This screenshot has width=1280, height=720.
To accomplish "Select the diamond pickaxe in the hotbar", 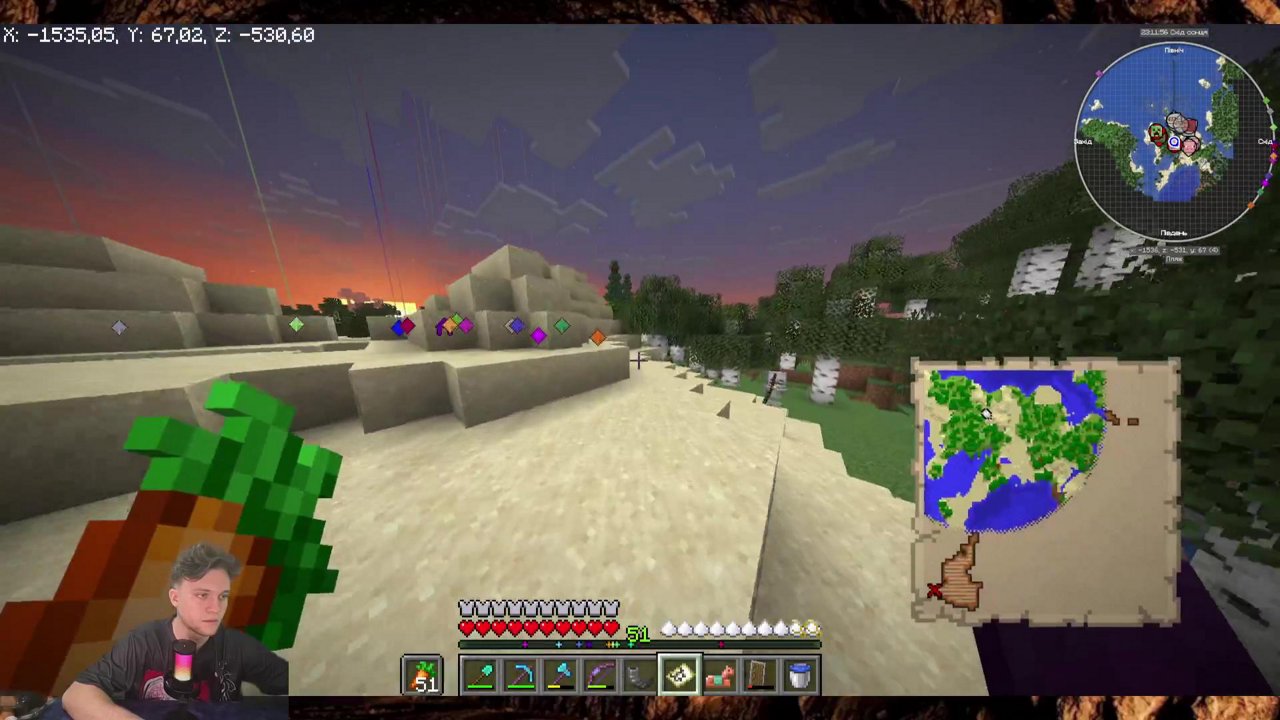I will click(520, 675).
